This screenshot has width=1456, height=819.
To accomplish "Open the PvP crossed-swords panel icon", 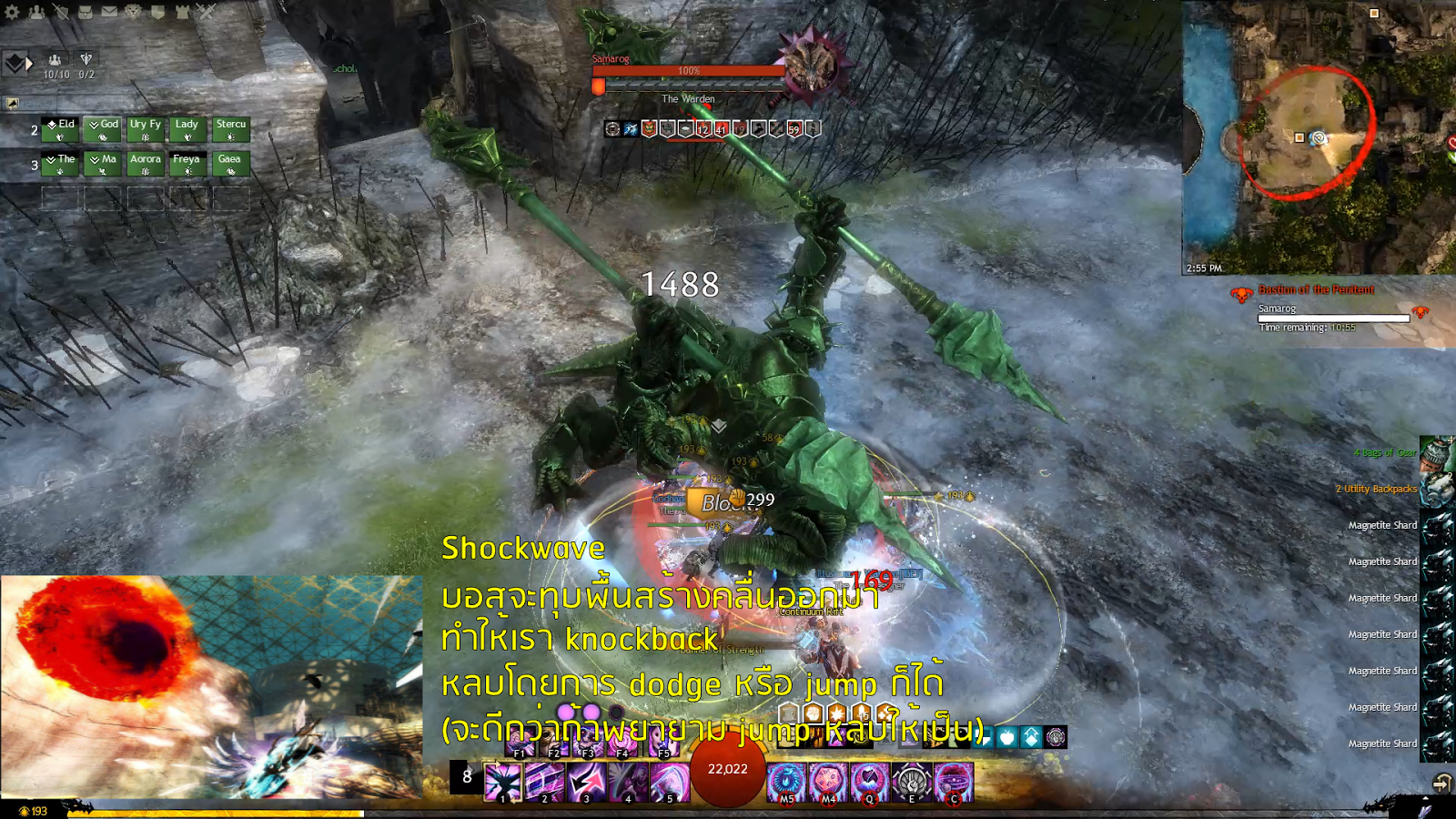I will coord(205,11).
